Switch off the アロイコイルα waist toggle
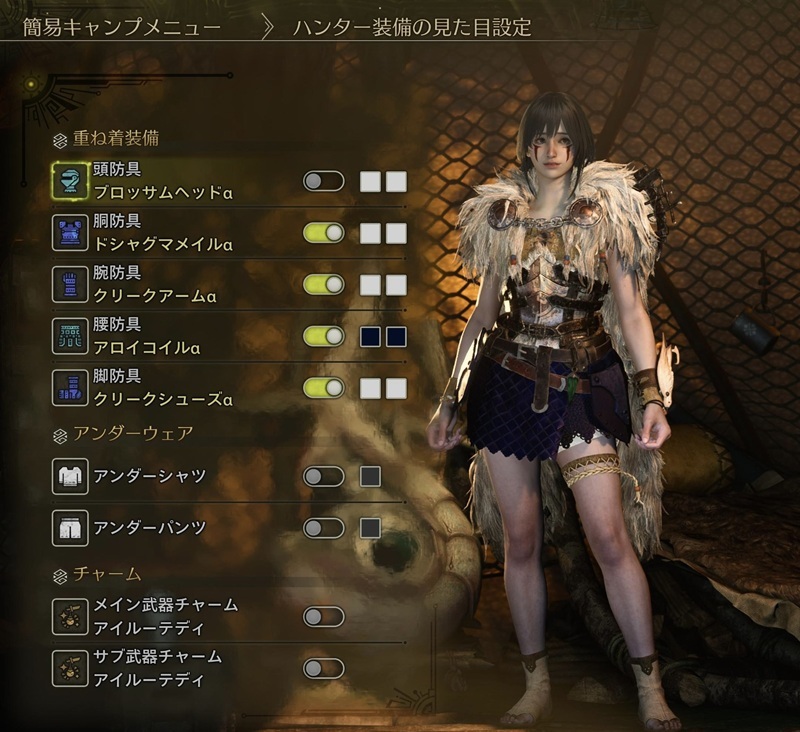800x732 pixels. (x=323, y=337)
